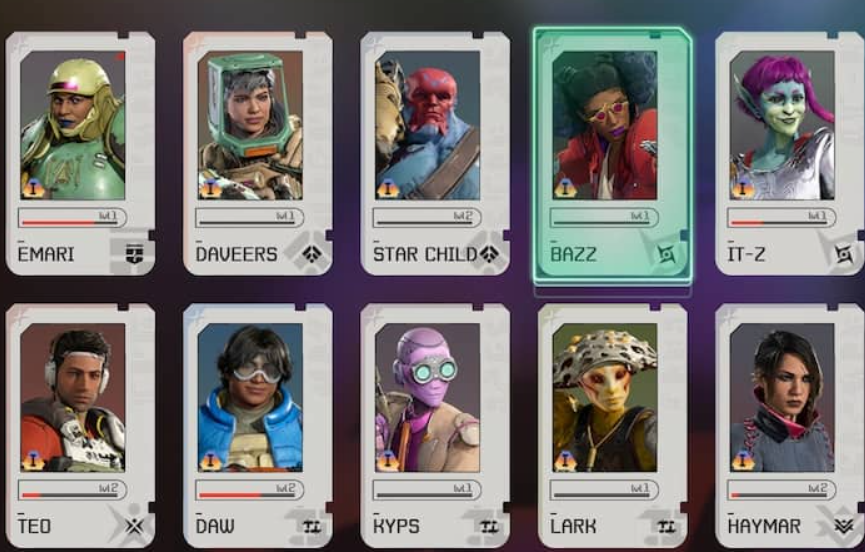Choose the It-Z character card

pos(789,152)
